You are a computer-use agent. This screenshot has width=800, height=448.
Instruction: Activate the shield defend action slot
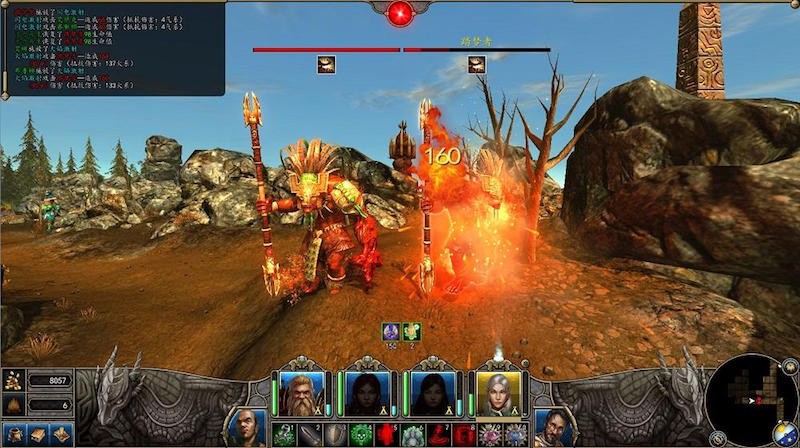(x=335, y=435)
